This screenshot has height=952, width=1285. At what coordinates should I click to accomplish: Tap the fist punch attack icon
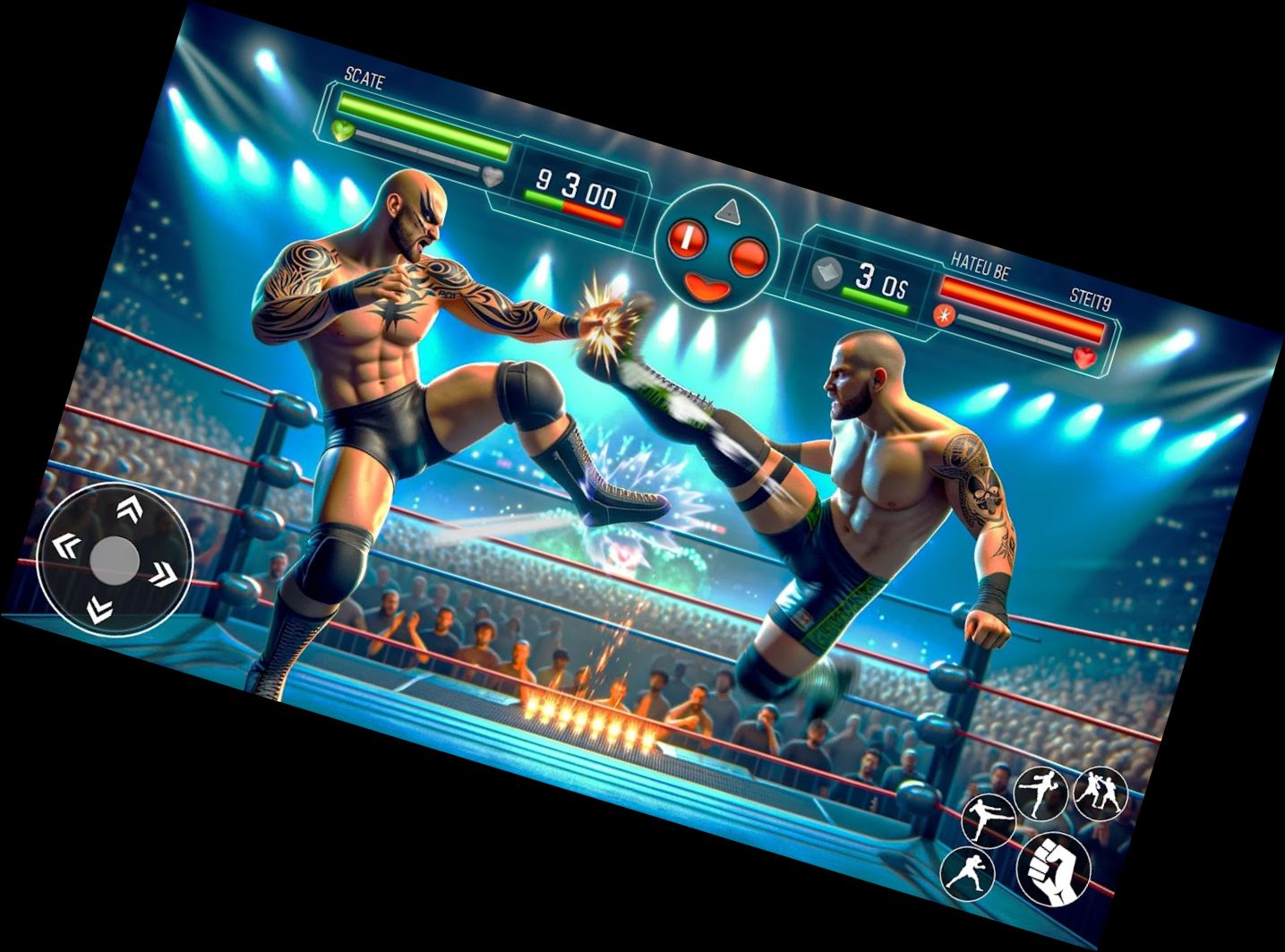(1053, 870)
